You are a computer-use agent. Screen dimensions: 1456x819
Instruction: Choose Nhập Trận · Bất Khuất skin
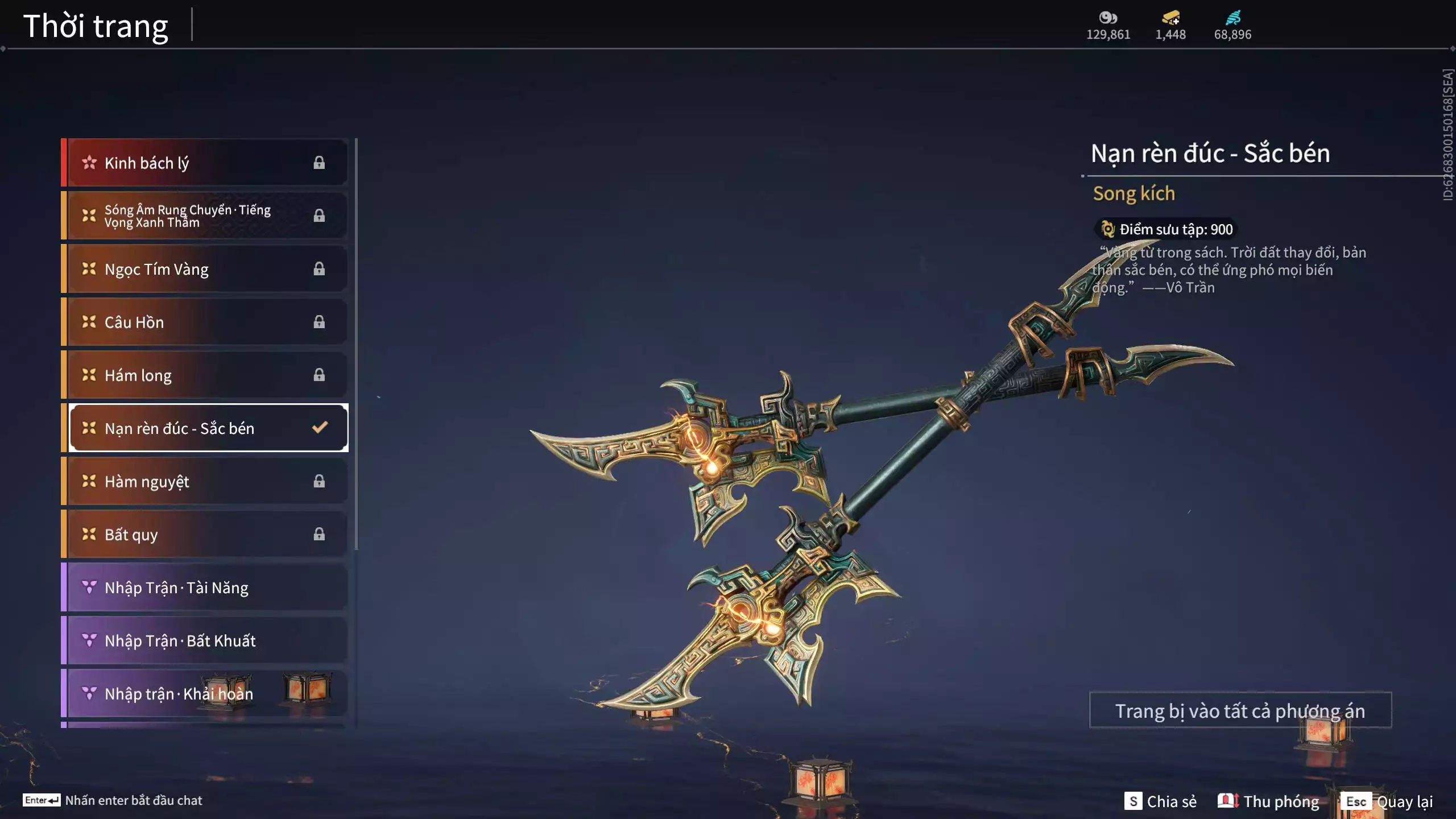(205, 640)
